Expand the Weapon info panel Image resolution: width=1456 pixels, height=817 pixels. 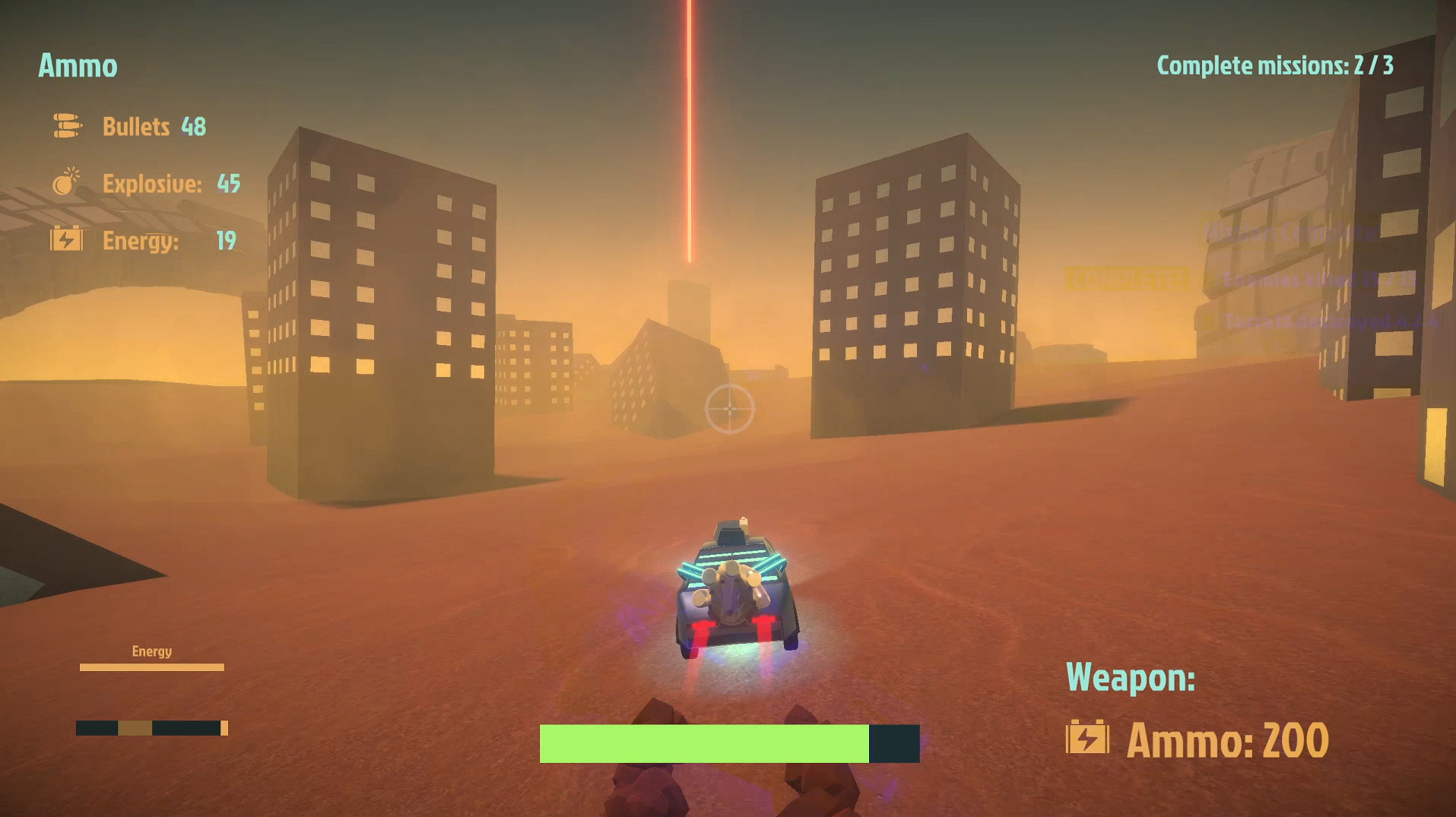click(1131, 677)
